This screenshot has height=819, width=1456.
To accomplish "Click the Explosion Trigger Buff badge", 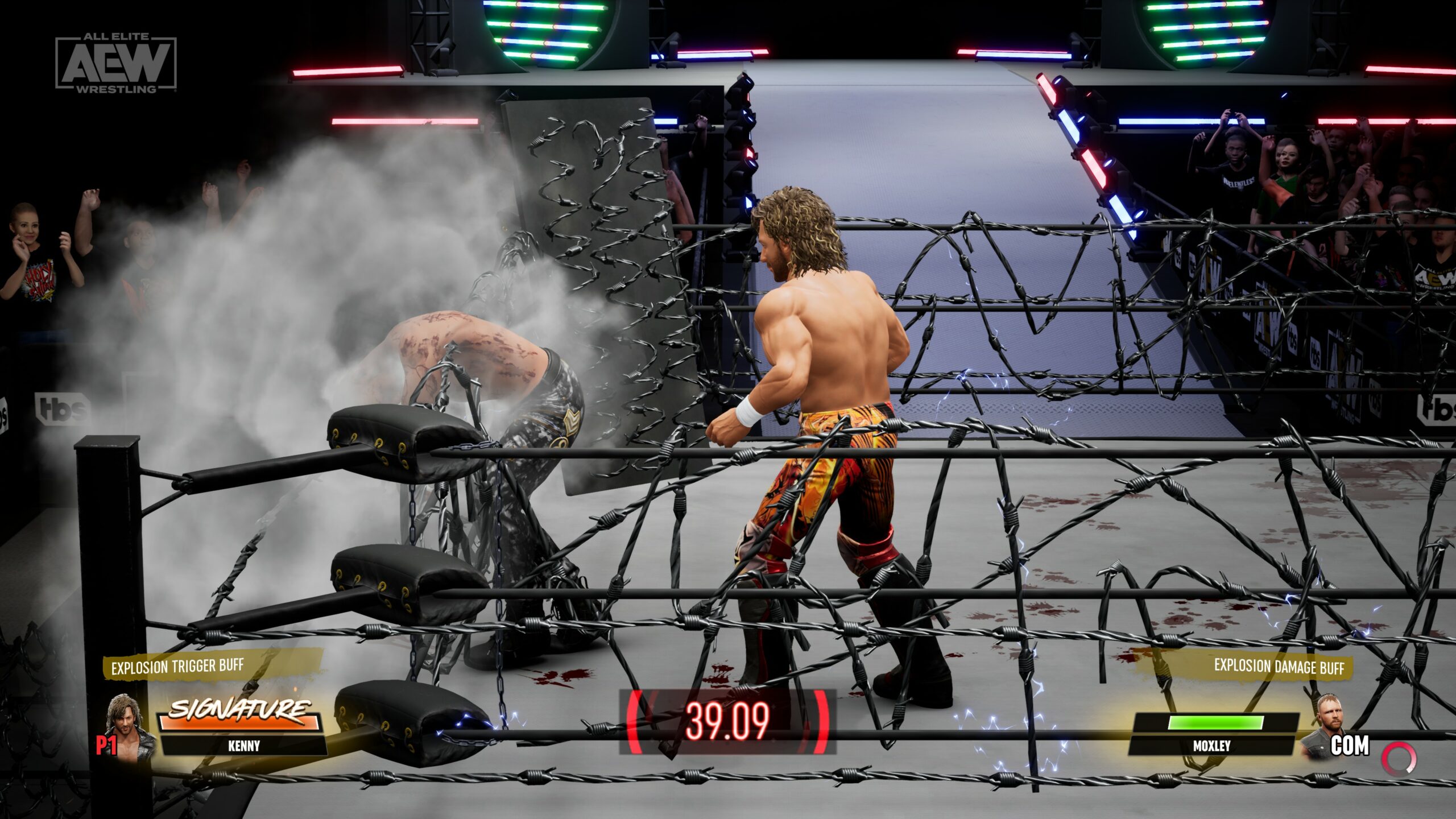I will [177, 667].
